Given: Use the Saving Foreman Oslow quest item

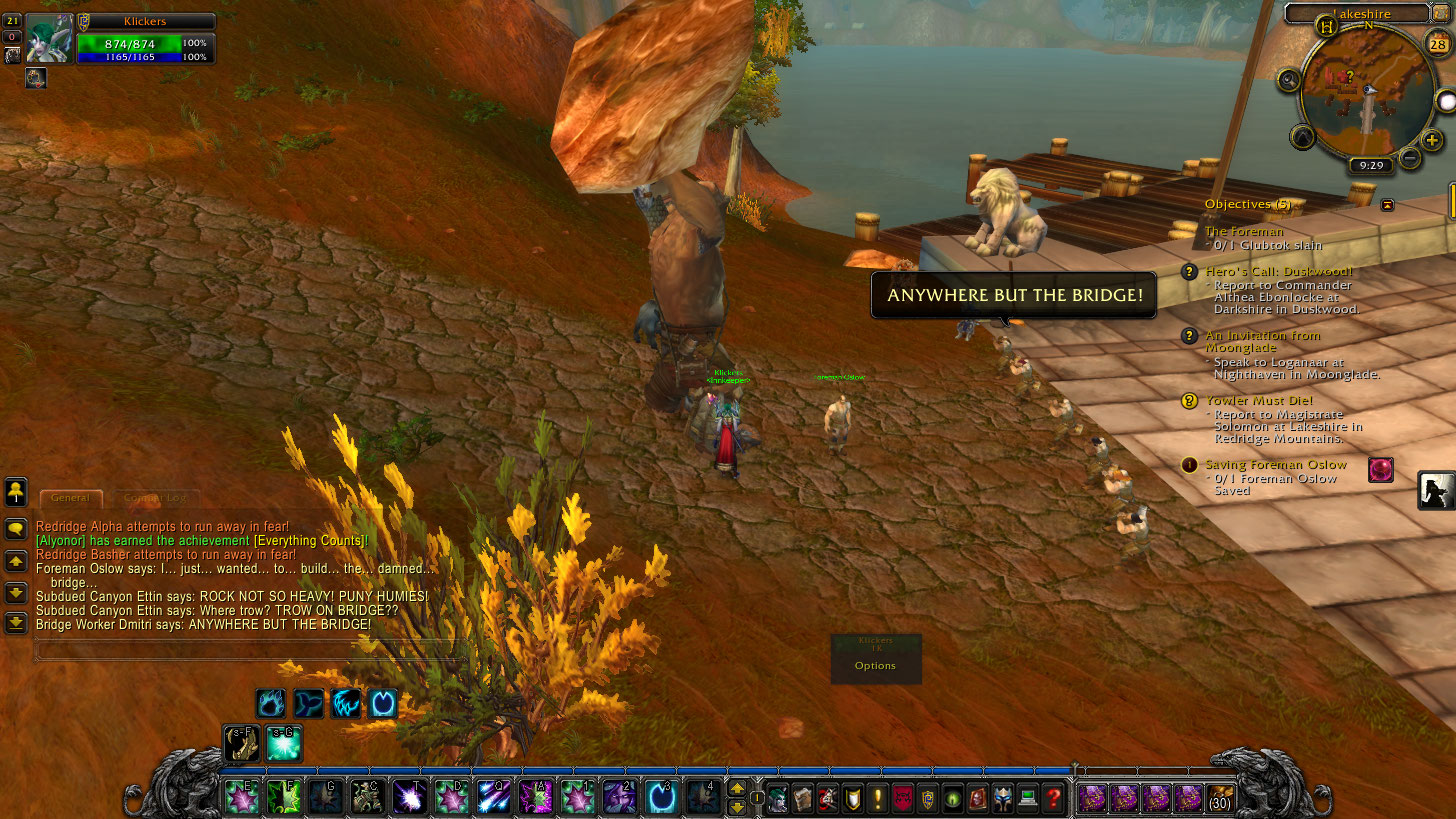Looking at the screenshot, I should 1381,469.
